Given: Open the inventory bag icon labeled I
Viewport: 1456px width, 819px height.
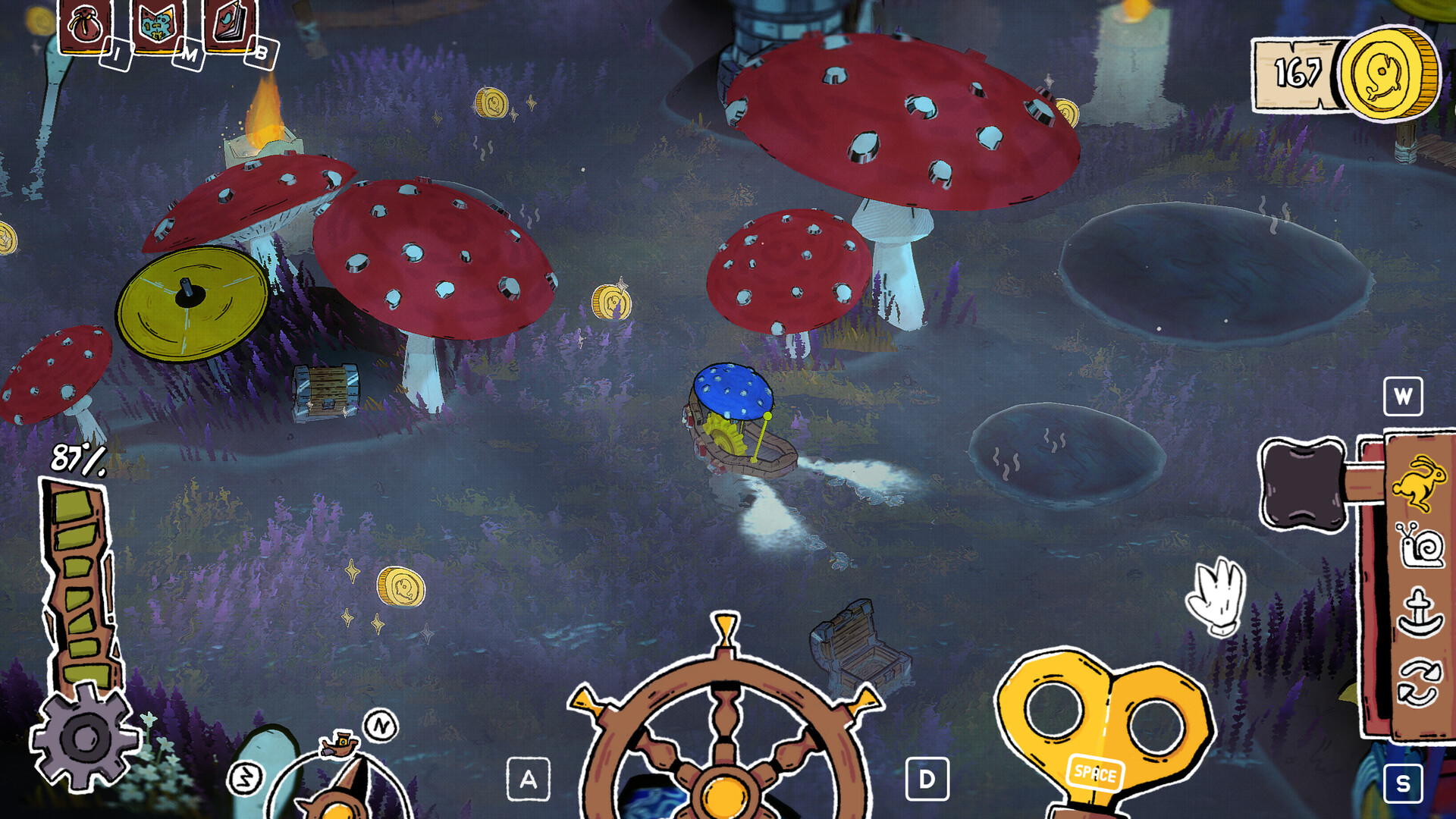Looking at the screenshot, I should (x=86, y=24).
